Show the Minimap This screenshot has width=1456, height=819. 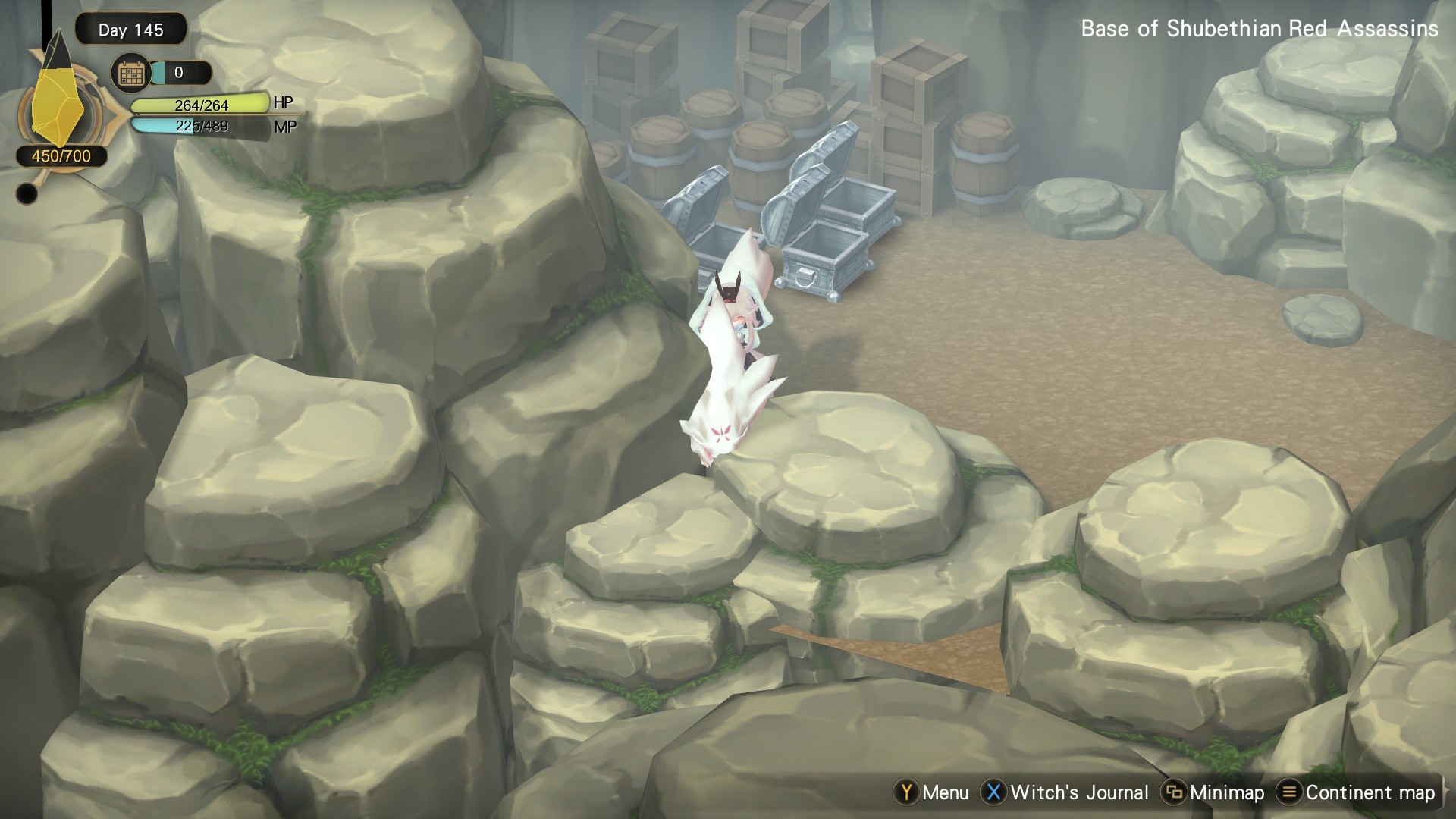(1214, 792)
